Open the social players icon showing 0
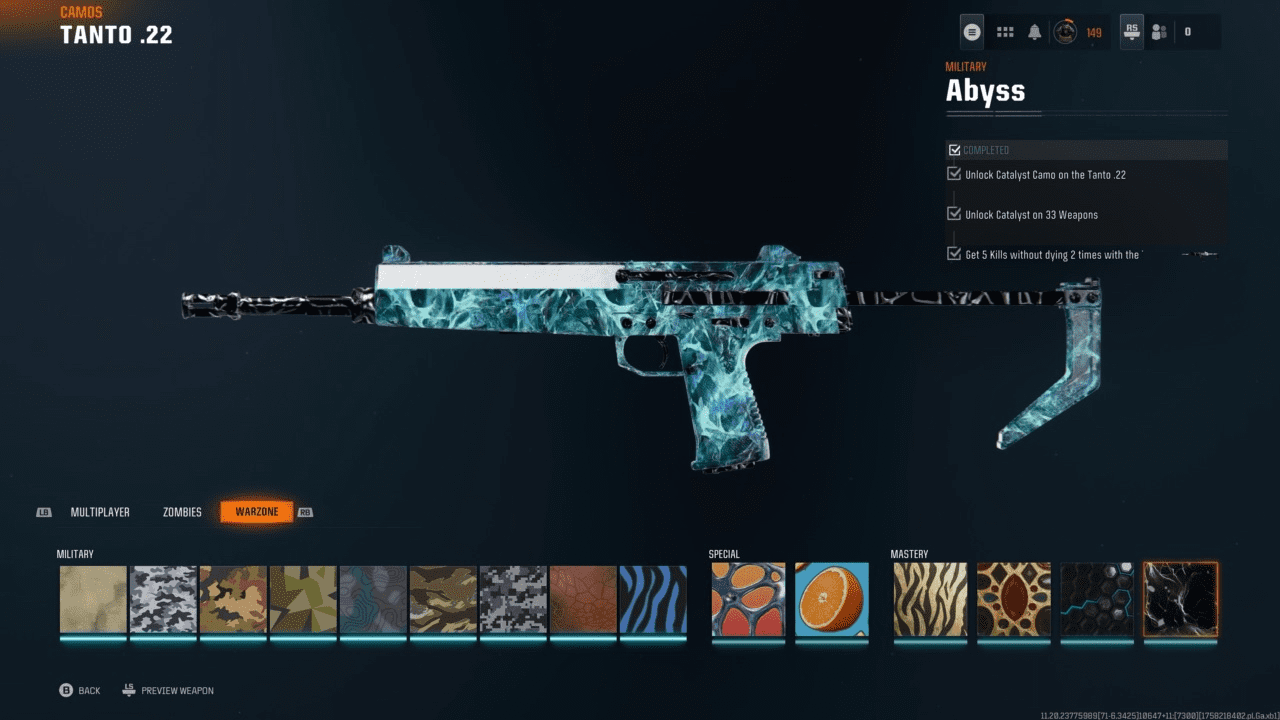The image size is (1280, 720). click(1159, 31)
